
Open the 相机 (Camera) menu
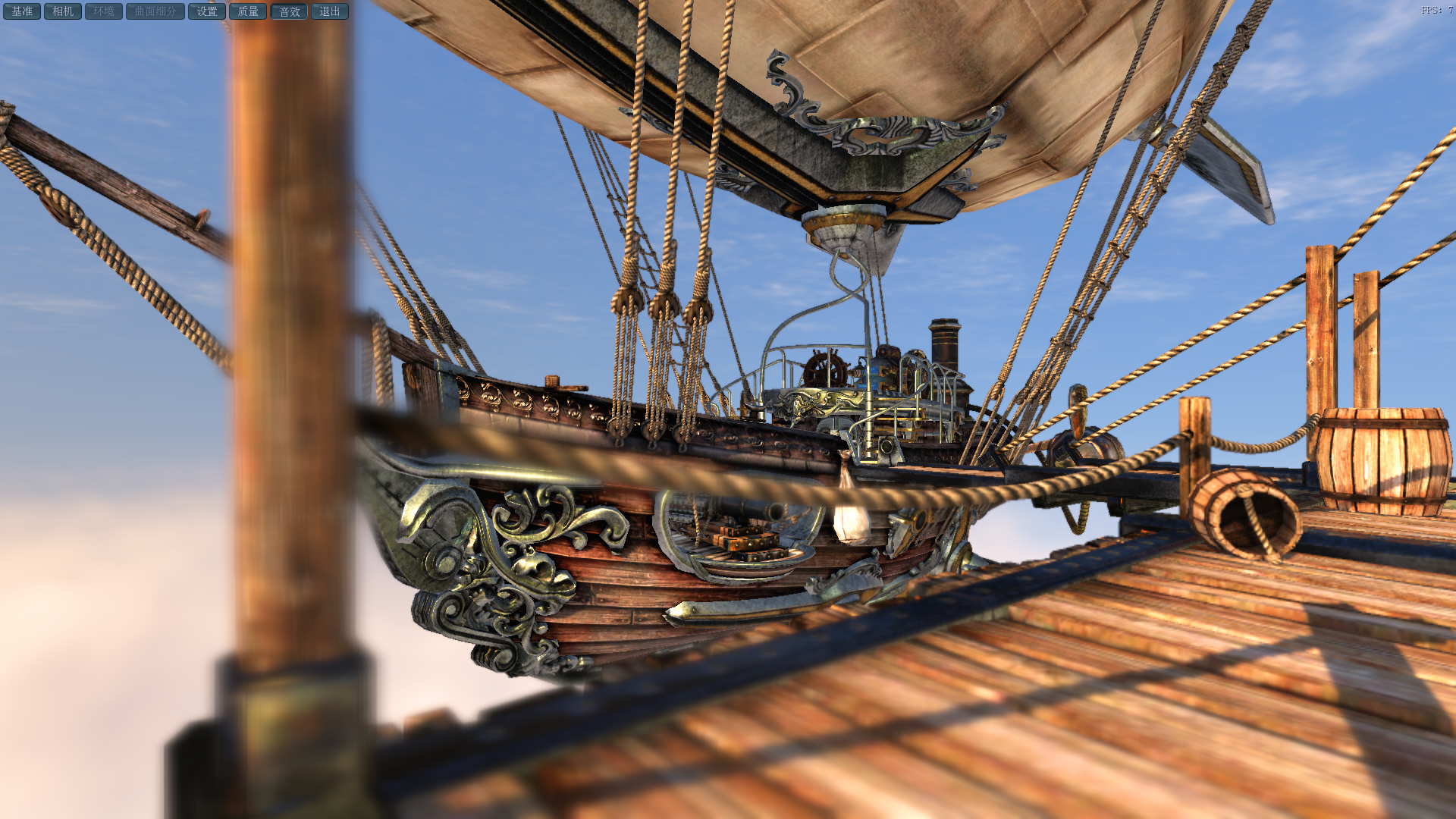tap(63, 11)
